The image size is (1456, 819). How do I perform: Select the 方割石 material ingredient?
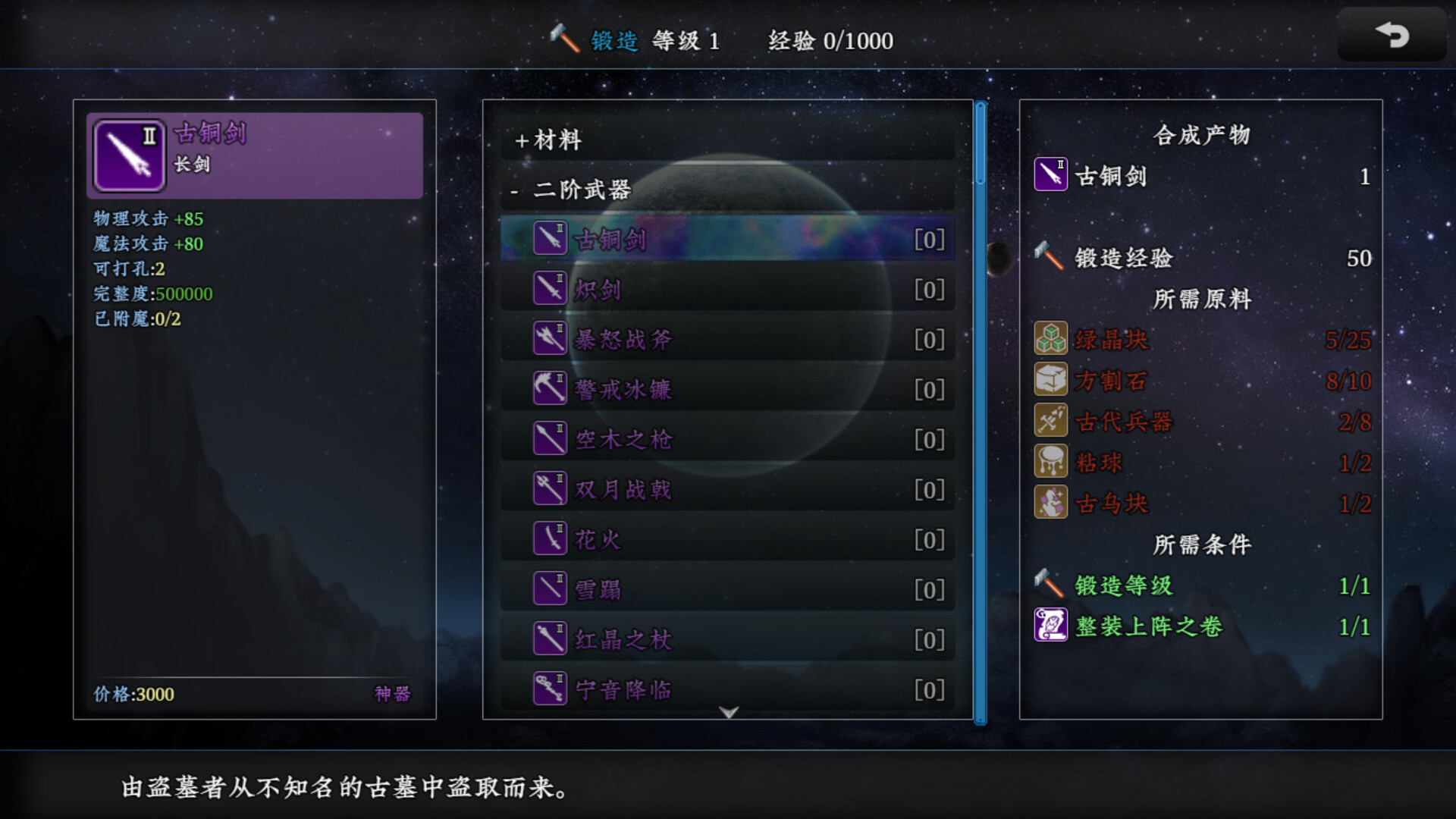tap(1109, 381)
